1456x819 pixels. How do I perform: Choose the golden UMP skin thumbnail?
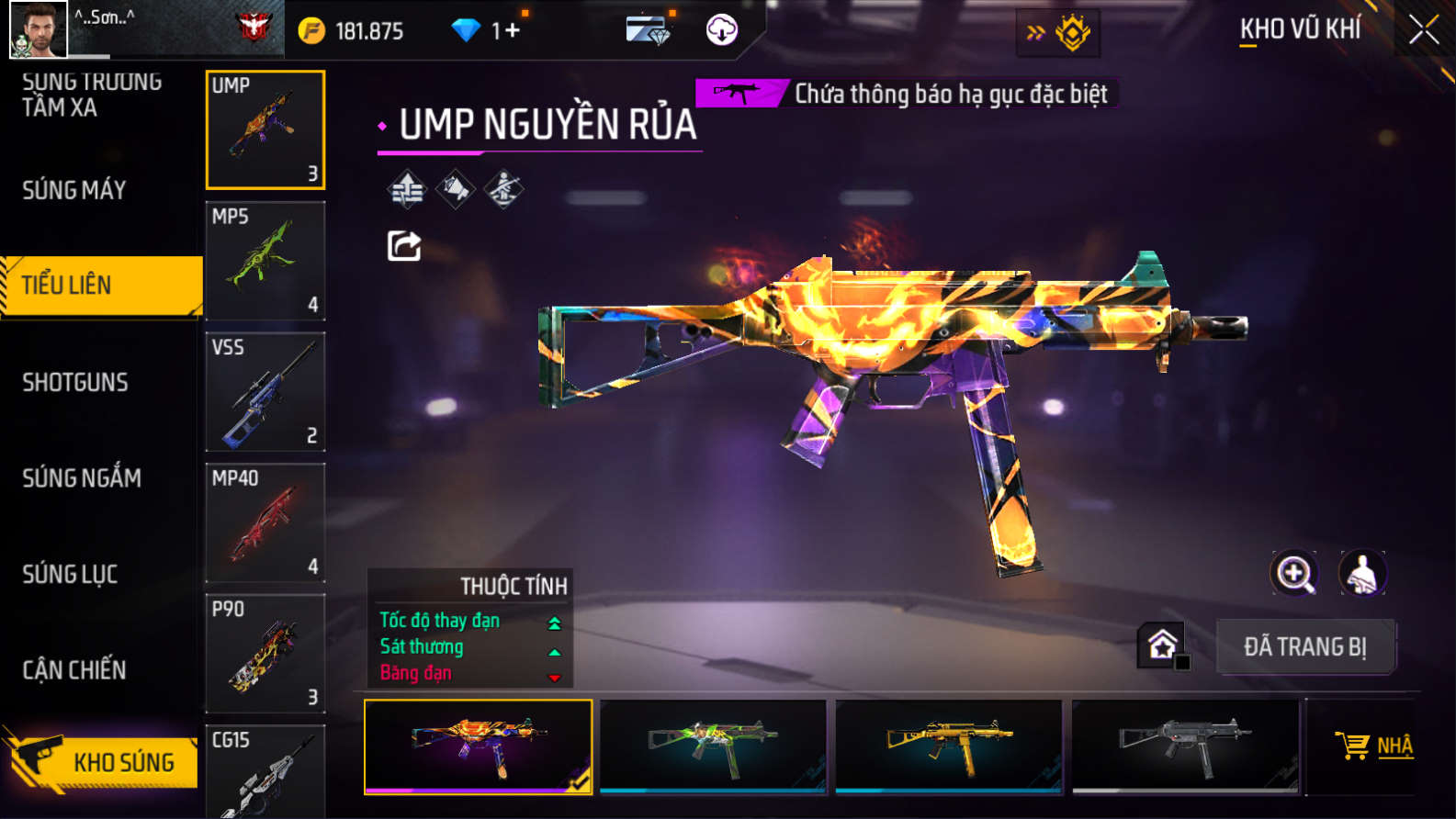pyautogui.click(x=949, y=746)
